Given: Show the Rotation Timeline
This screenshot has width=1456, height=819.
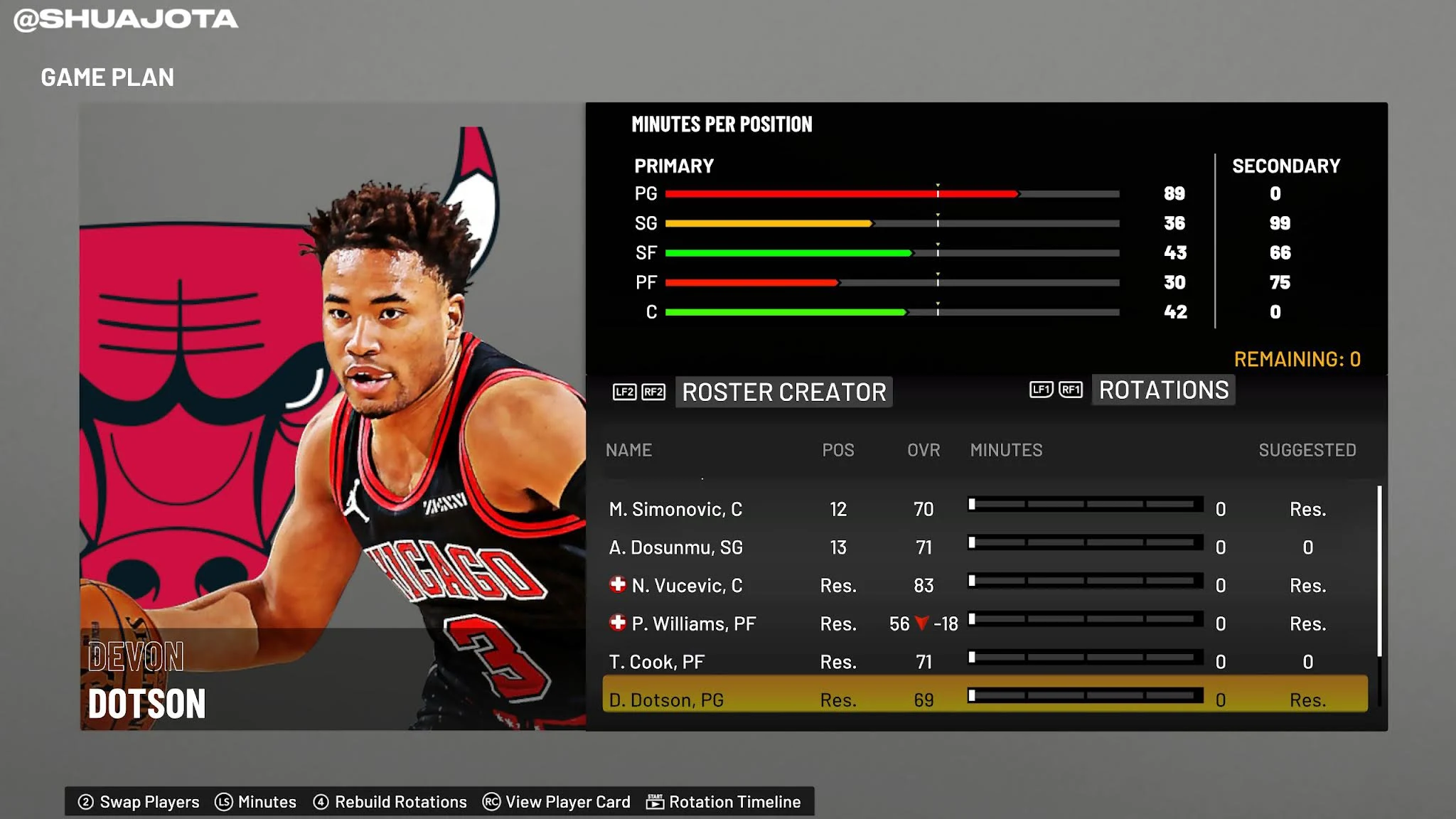Looking at the screenshot, I should tap(724, 802).
